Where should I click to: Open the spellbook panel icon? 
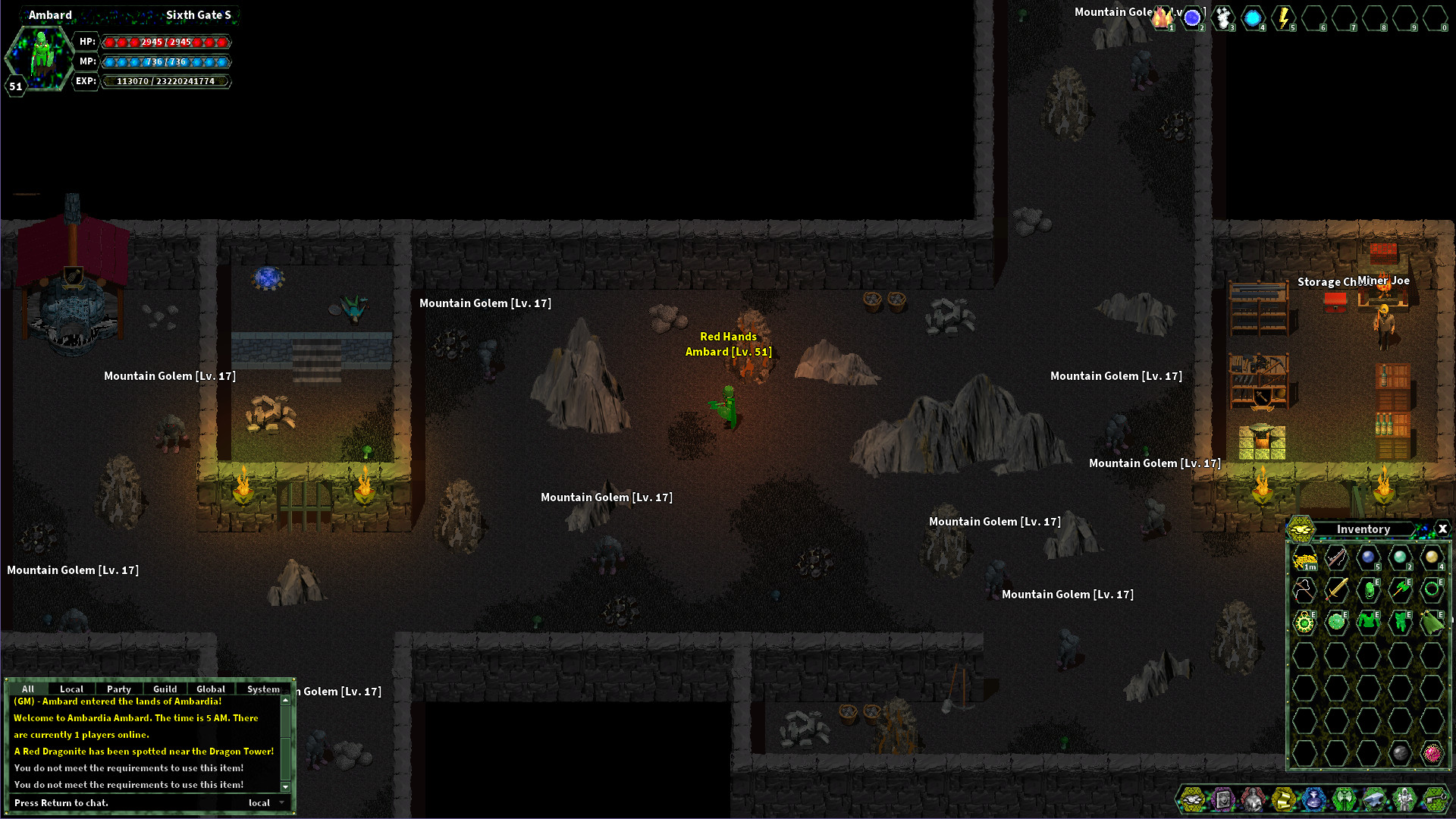[1223, 799]
